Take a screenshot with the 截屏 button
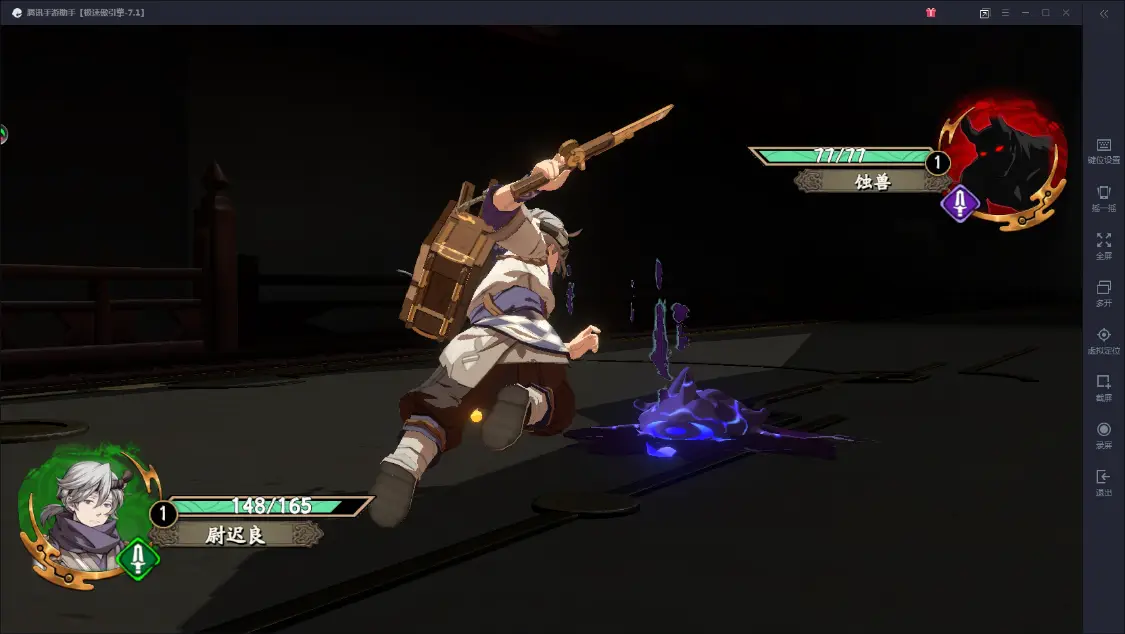 [x=1103, y=387]
